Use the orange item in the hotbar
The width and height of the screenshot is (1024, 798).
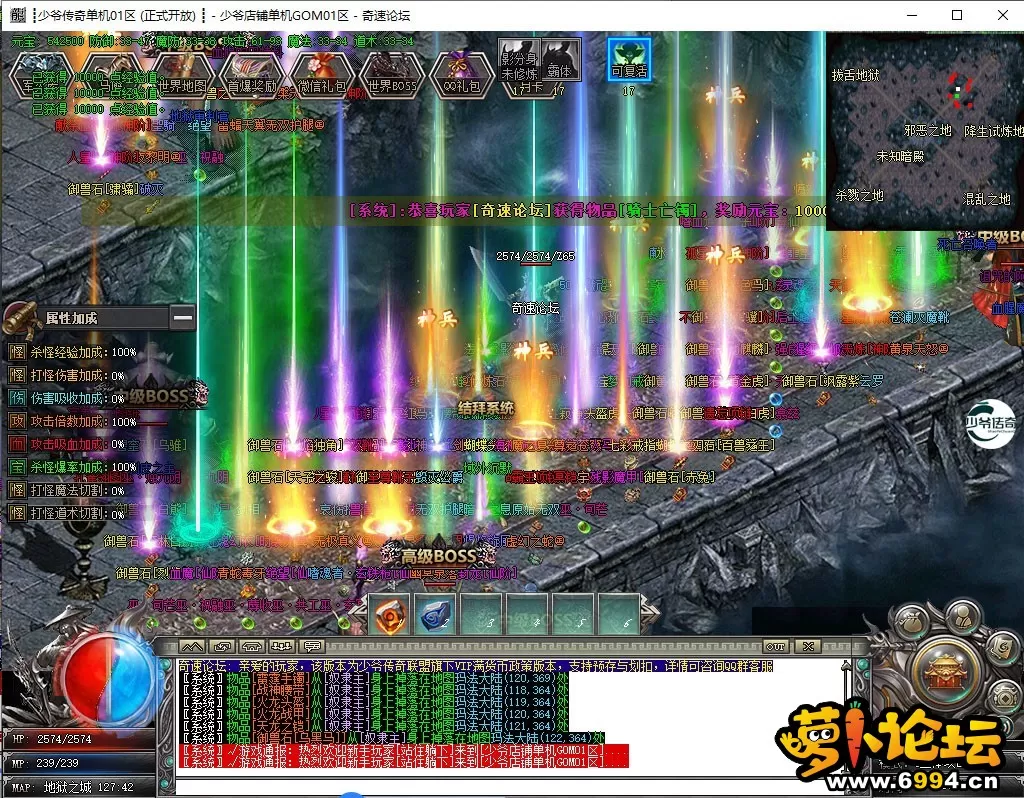pos(391,616)
